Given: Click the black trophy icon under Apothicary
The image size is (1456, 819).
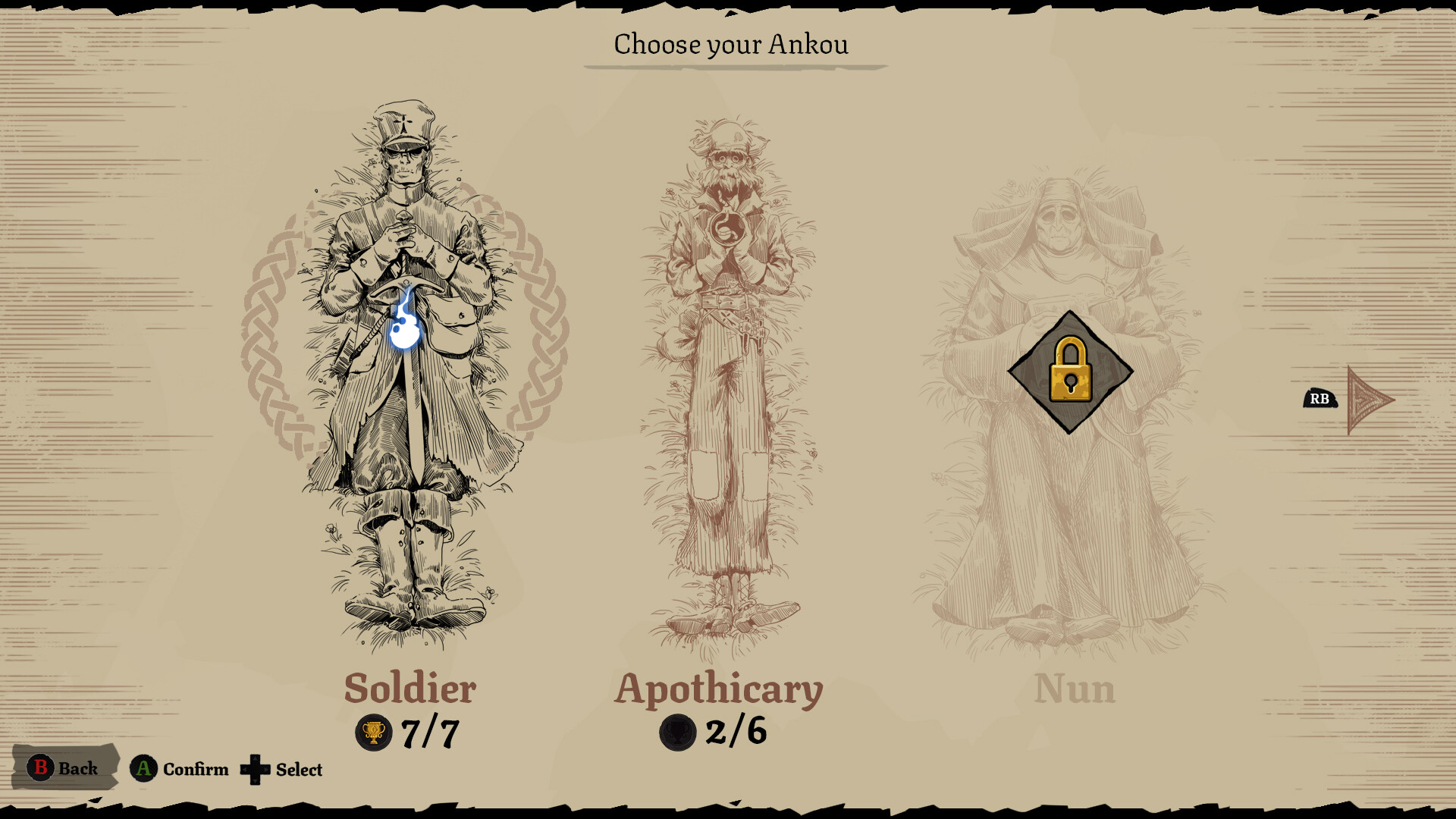Looking at the screenshot, I should click(x=676, y=732).
